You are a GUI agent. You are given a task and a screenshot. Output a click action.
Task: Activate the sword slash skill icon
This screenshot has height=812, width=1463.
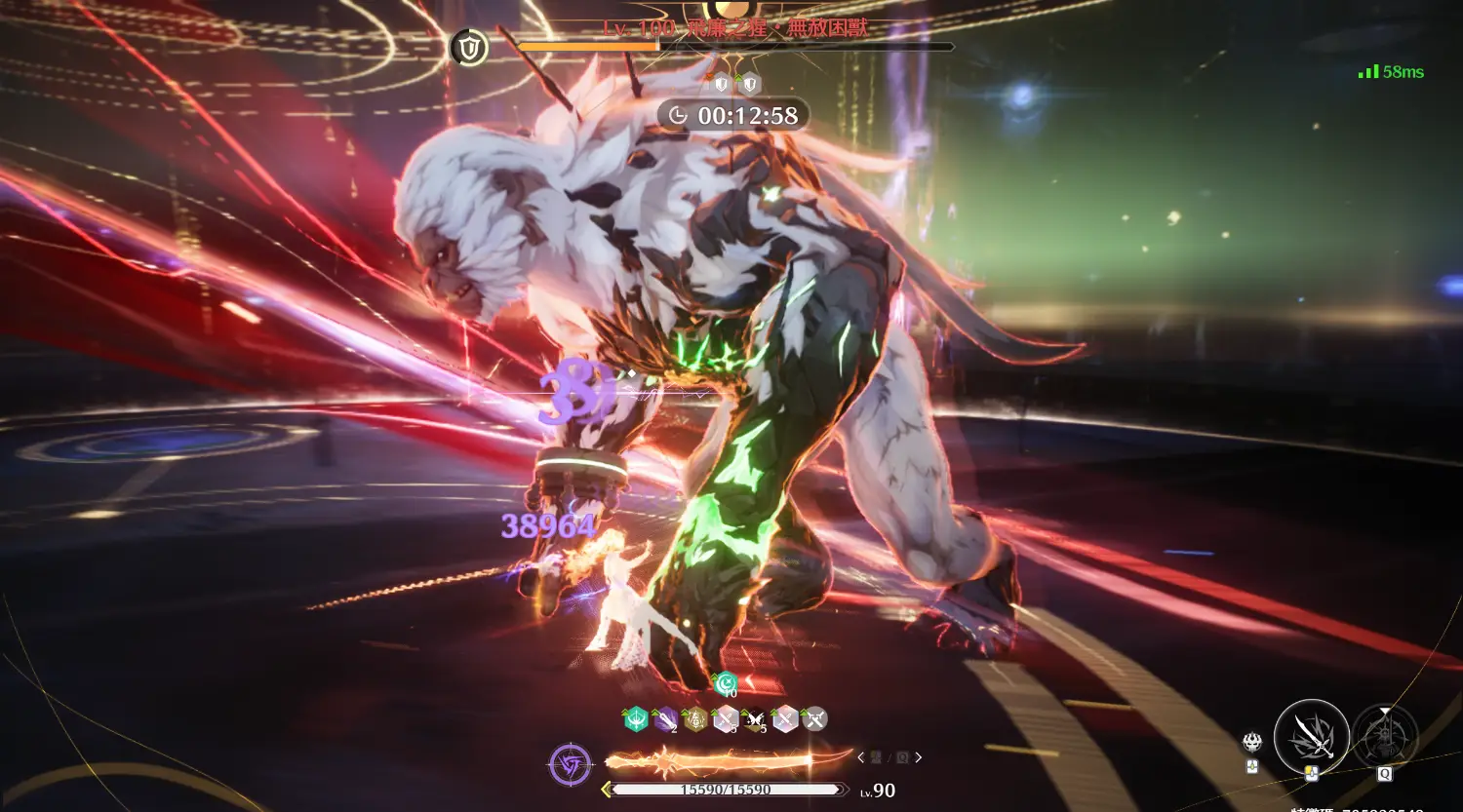(1311, 737)
